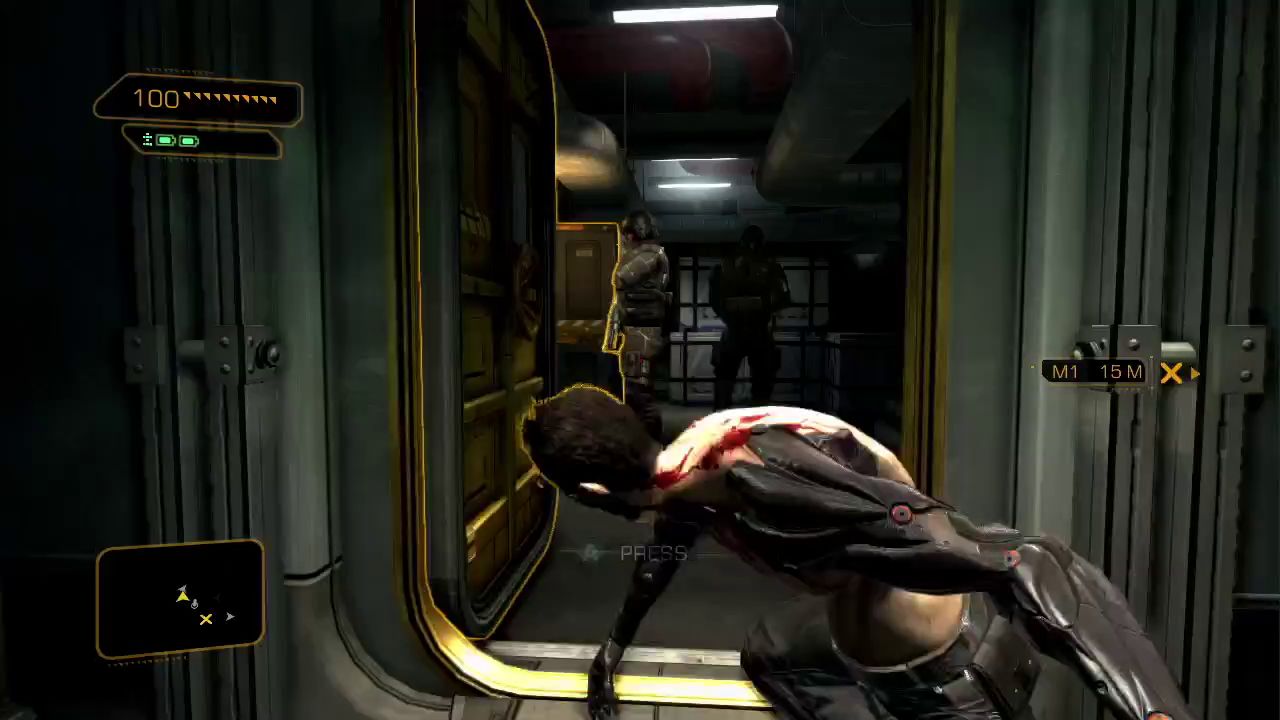The image size is (1280, 720).
Task: Click the PRESS interaction prompt
Action: [652, 553]
